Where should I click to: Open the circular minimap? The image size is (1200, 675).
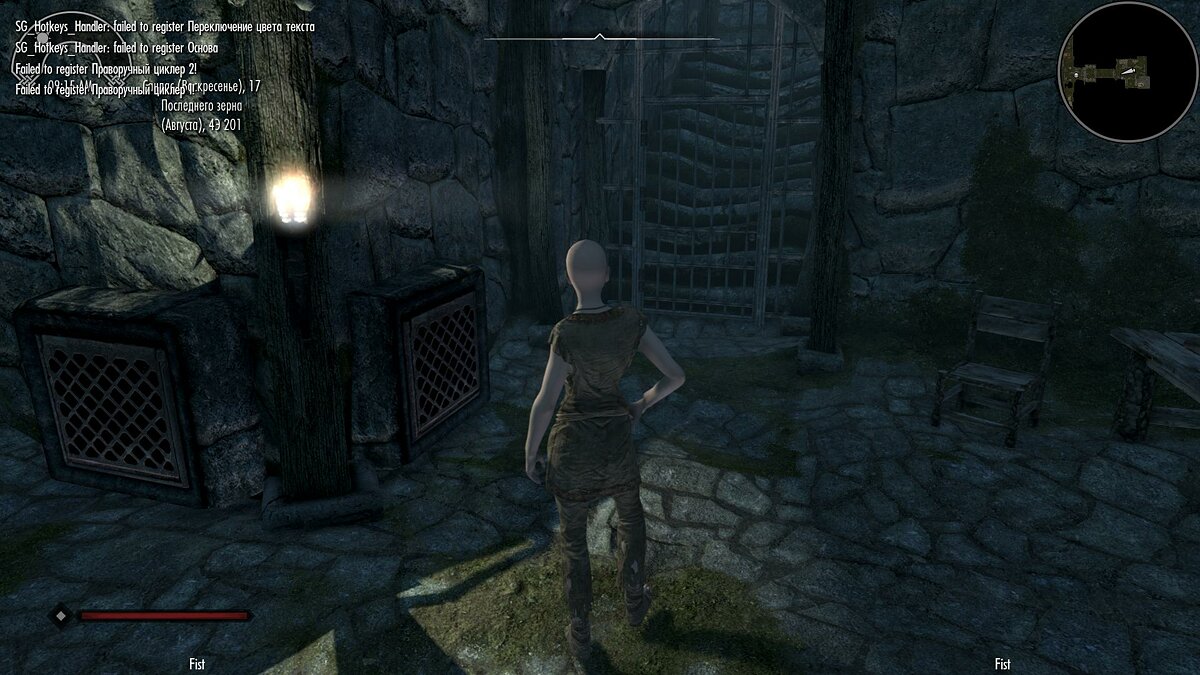pyautogui.click(x=1127, y=71)
